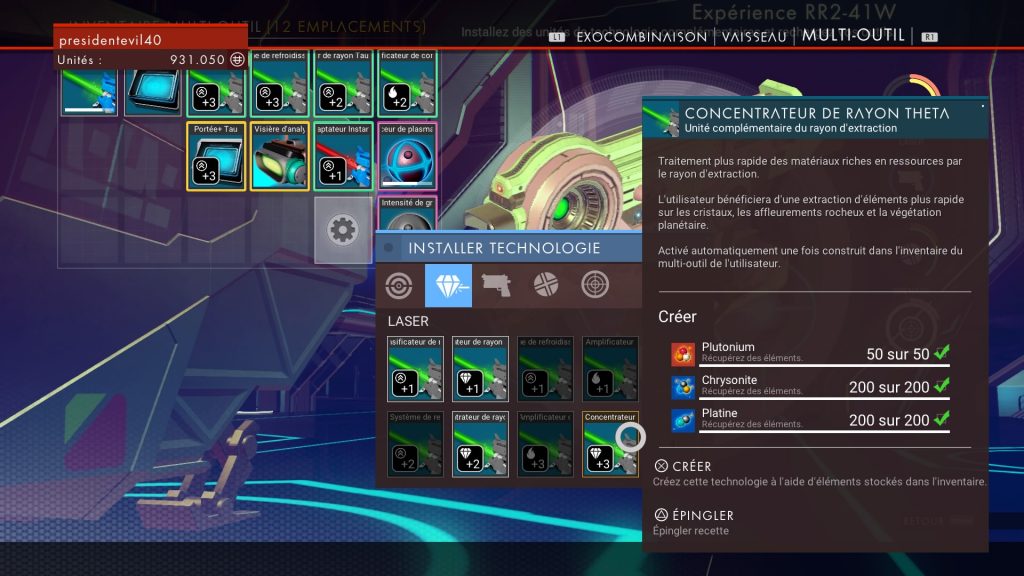Screen dimensions: 1024x576
Task: Open the crosshair target category tab
Action: tap(596, 285)
